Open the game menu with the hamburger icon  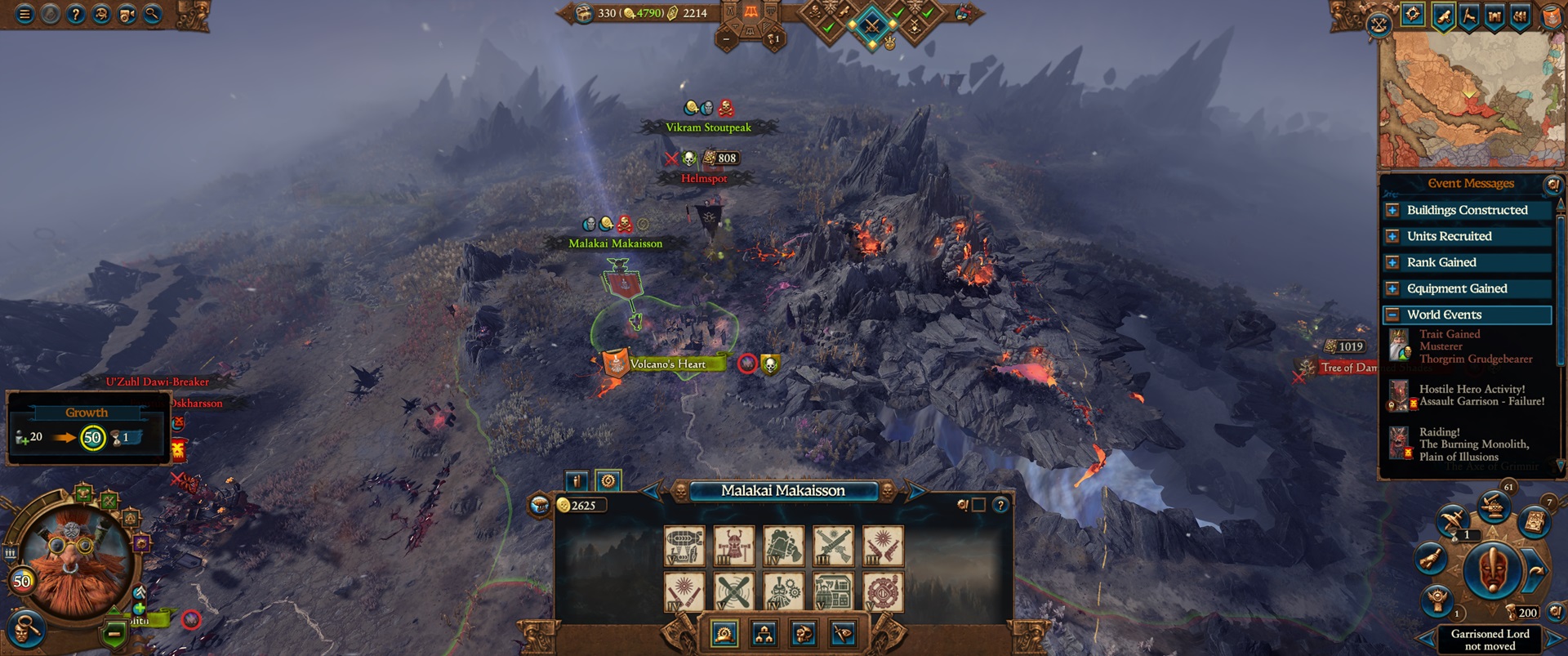pos(23,14)
